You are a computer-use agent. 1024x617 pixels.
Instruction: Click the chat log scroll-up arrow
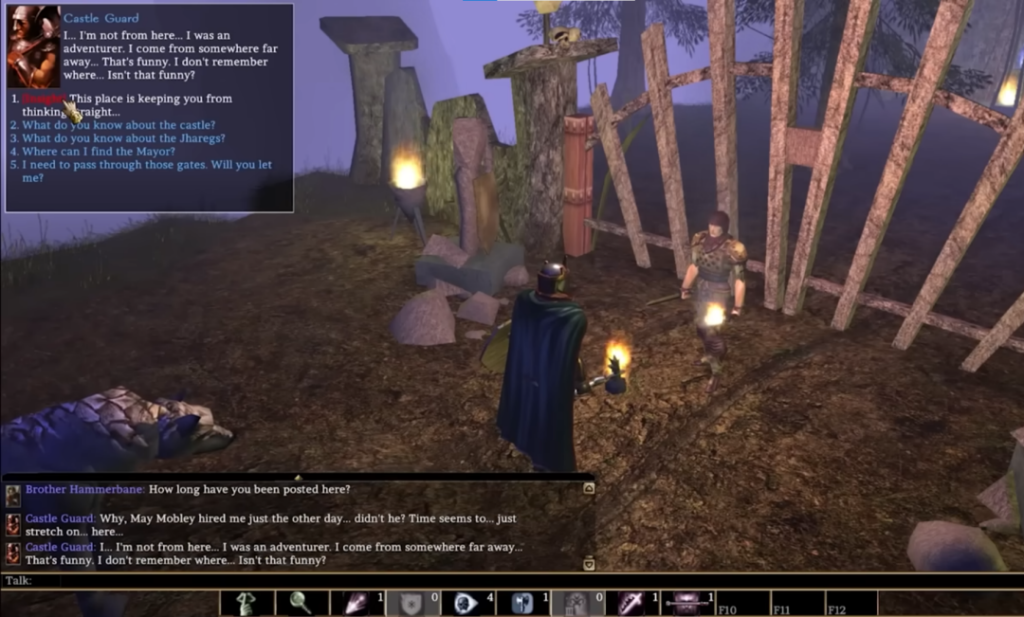point(589,488)
